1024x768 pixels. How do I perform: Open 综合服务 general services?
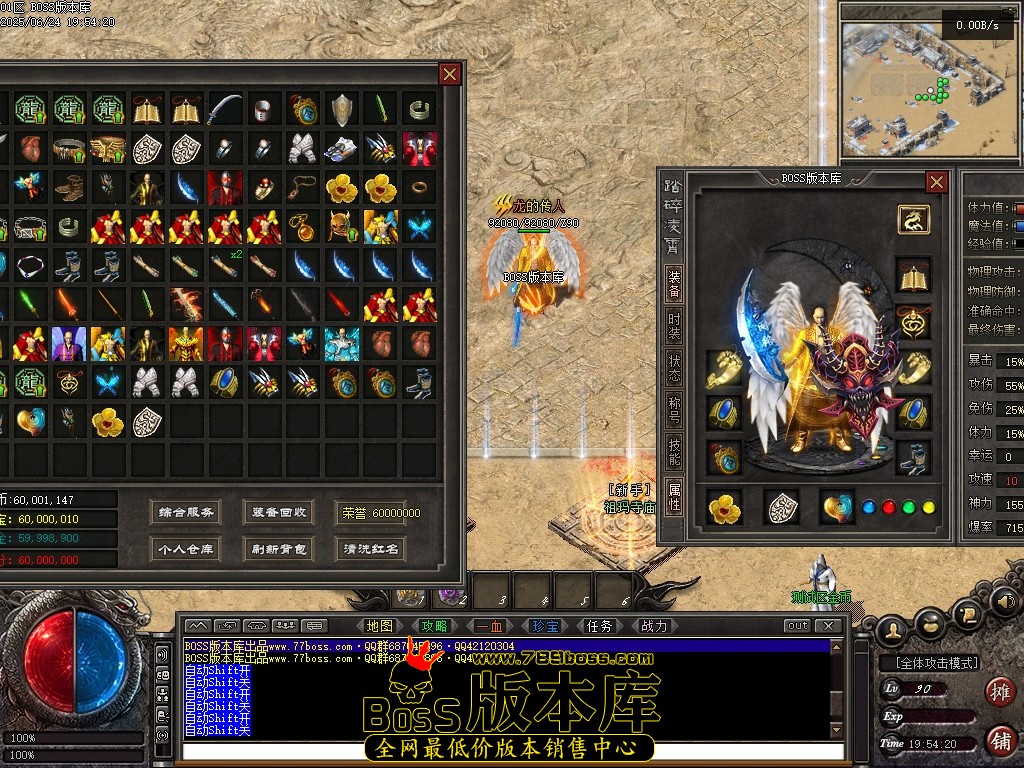pos(186,512)
